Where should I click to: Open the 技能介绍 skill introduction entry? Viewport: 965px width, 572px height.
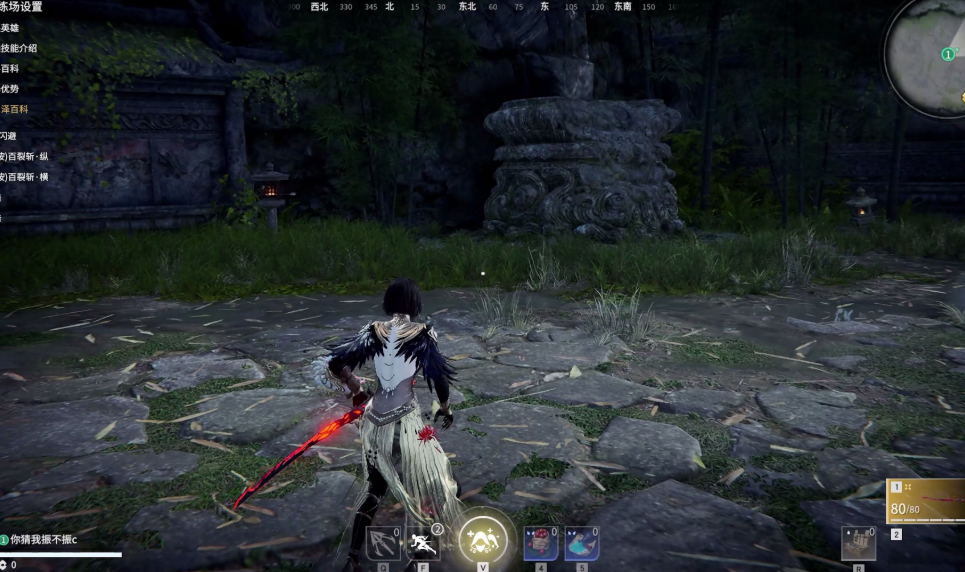click(18, 48)
